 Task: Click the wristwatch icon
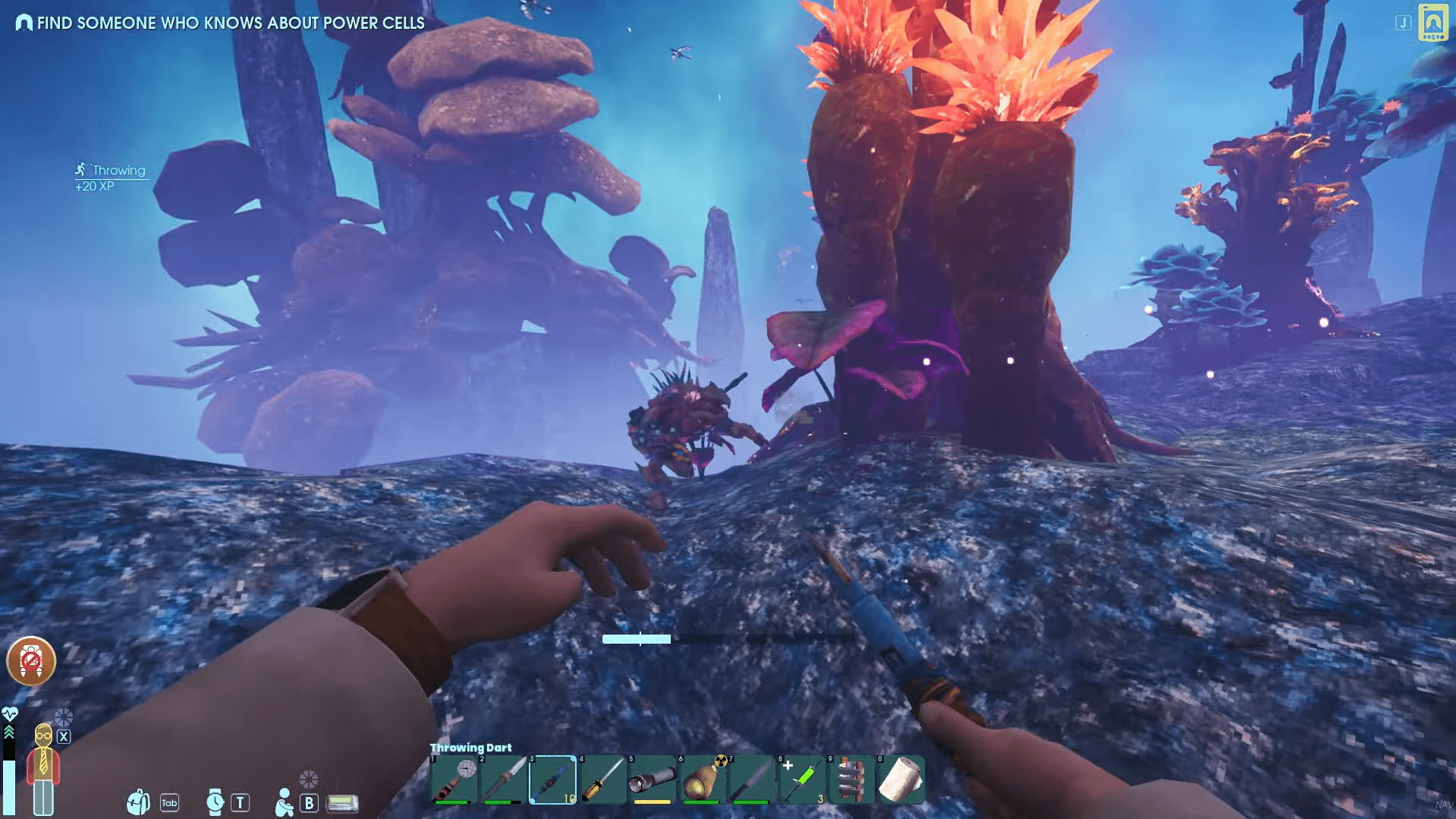(x=215, y=802)
